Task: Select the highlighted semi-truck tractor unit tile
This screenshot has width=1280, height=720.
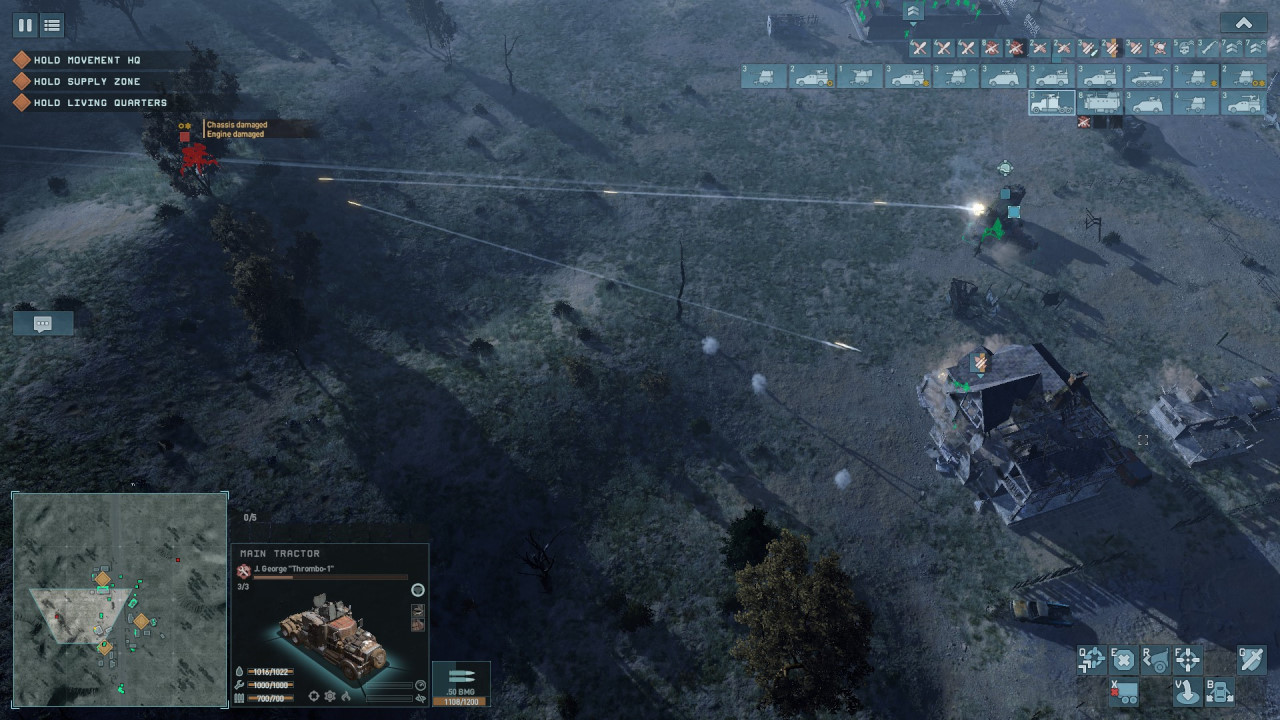Action: pyautogui.click(x=1052, y=102)
